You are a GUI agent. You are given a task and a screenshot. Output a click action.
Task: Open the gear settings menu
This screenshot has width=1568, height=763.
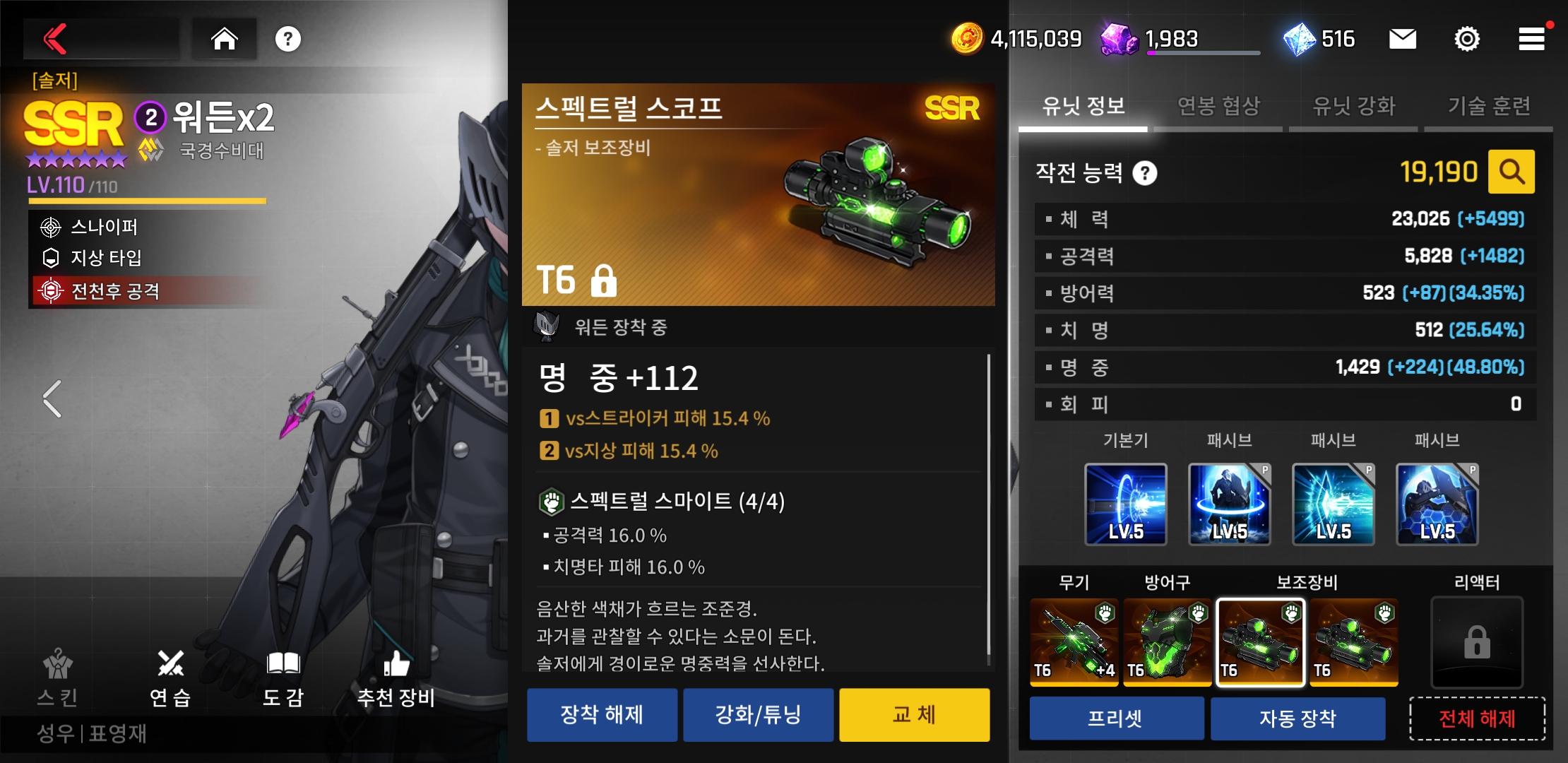point(1467,39)
